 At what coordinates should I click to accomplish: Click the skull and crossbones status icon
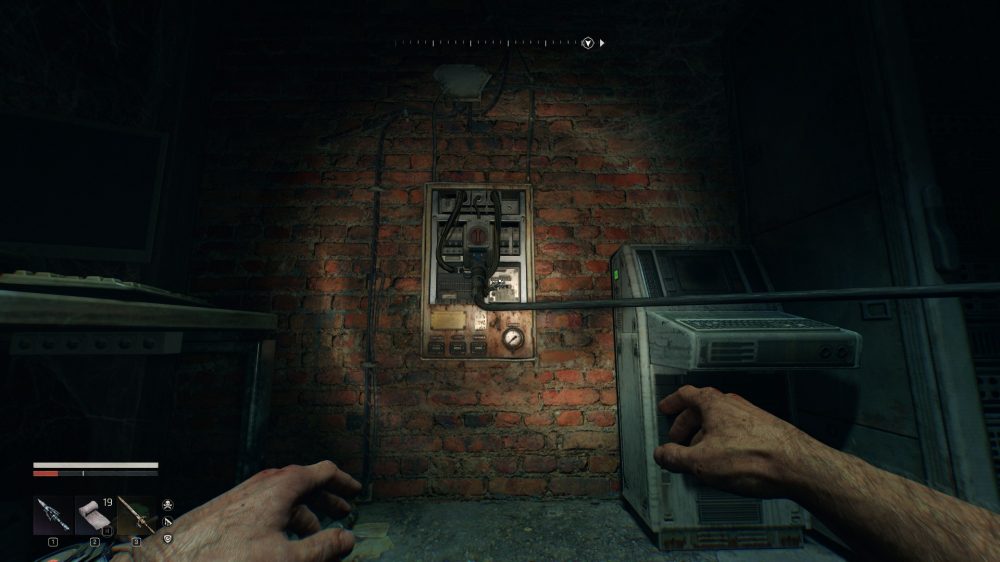167,504
